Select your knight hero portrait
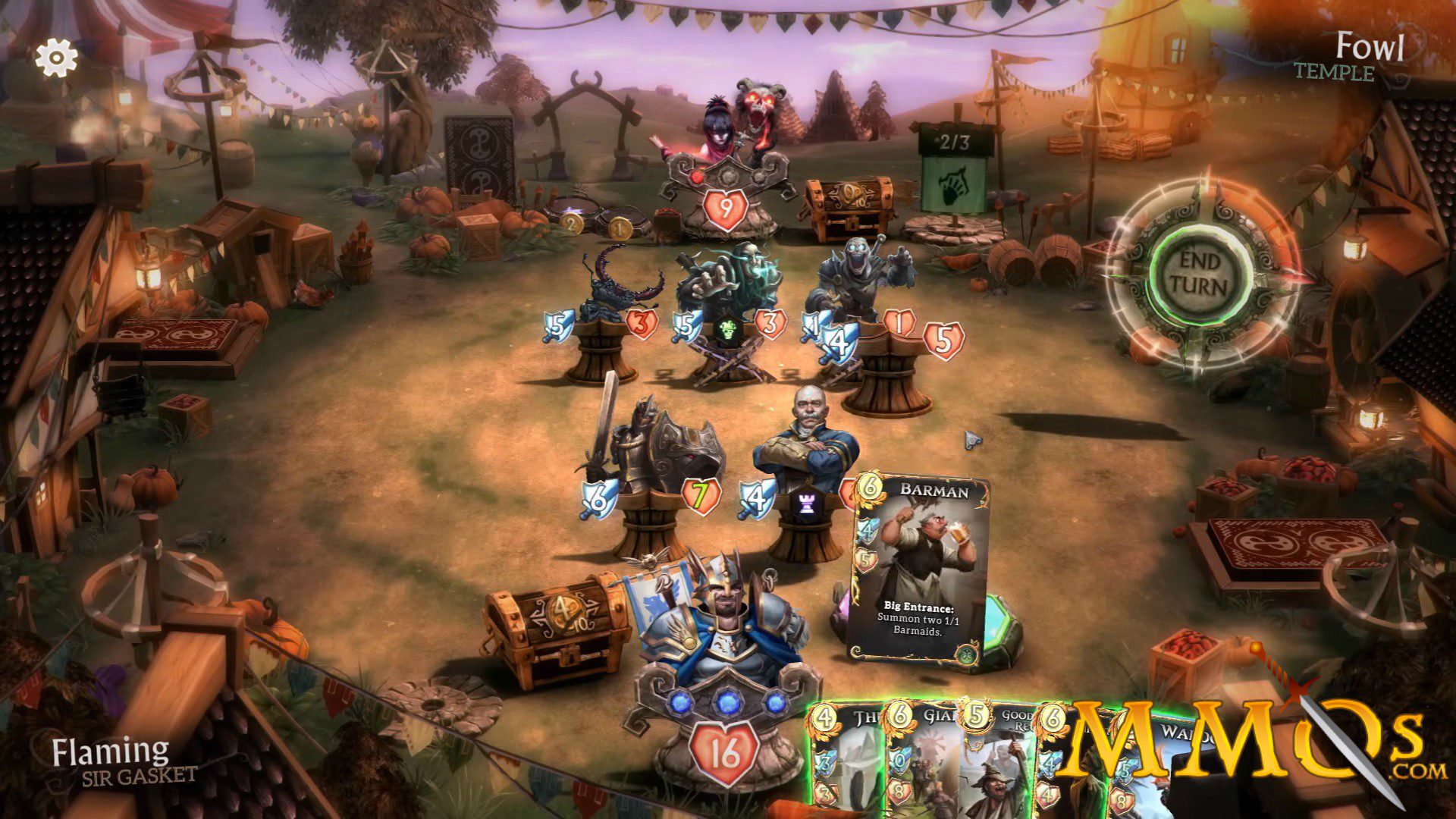The height and width of the screenshot is (819, 1456). (x=724, y=629)
